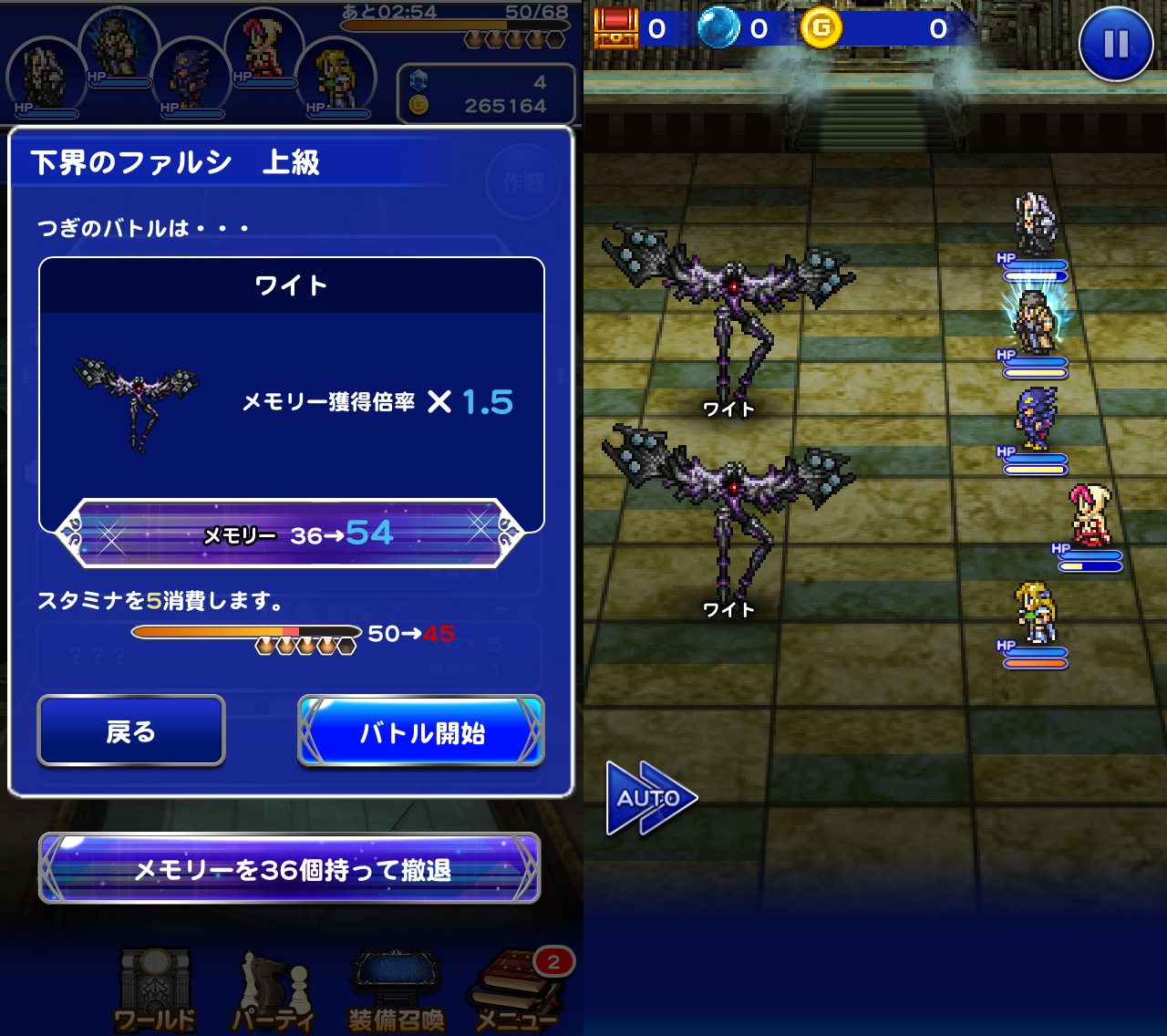Go back with the 戻る button

(131, 730)
